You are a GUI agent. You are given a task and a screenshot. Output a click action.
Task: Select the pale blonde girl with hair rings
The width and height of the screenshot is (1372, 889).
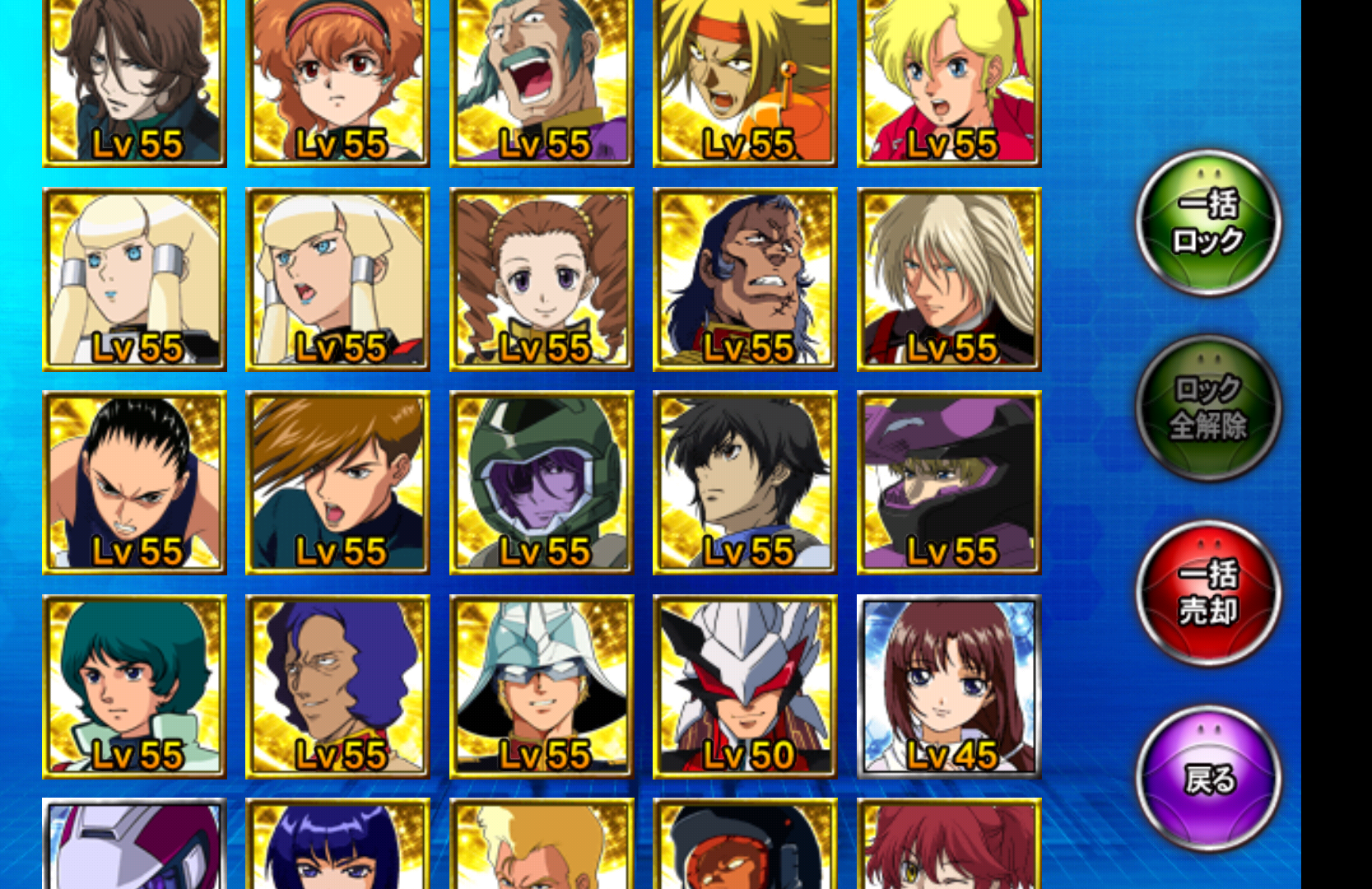coord(134,280)
